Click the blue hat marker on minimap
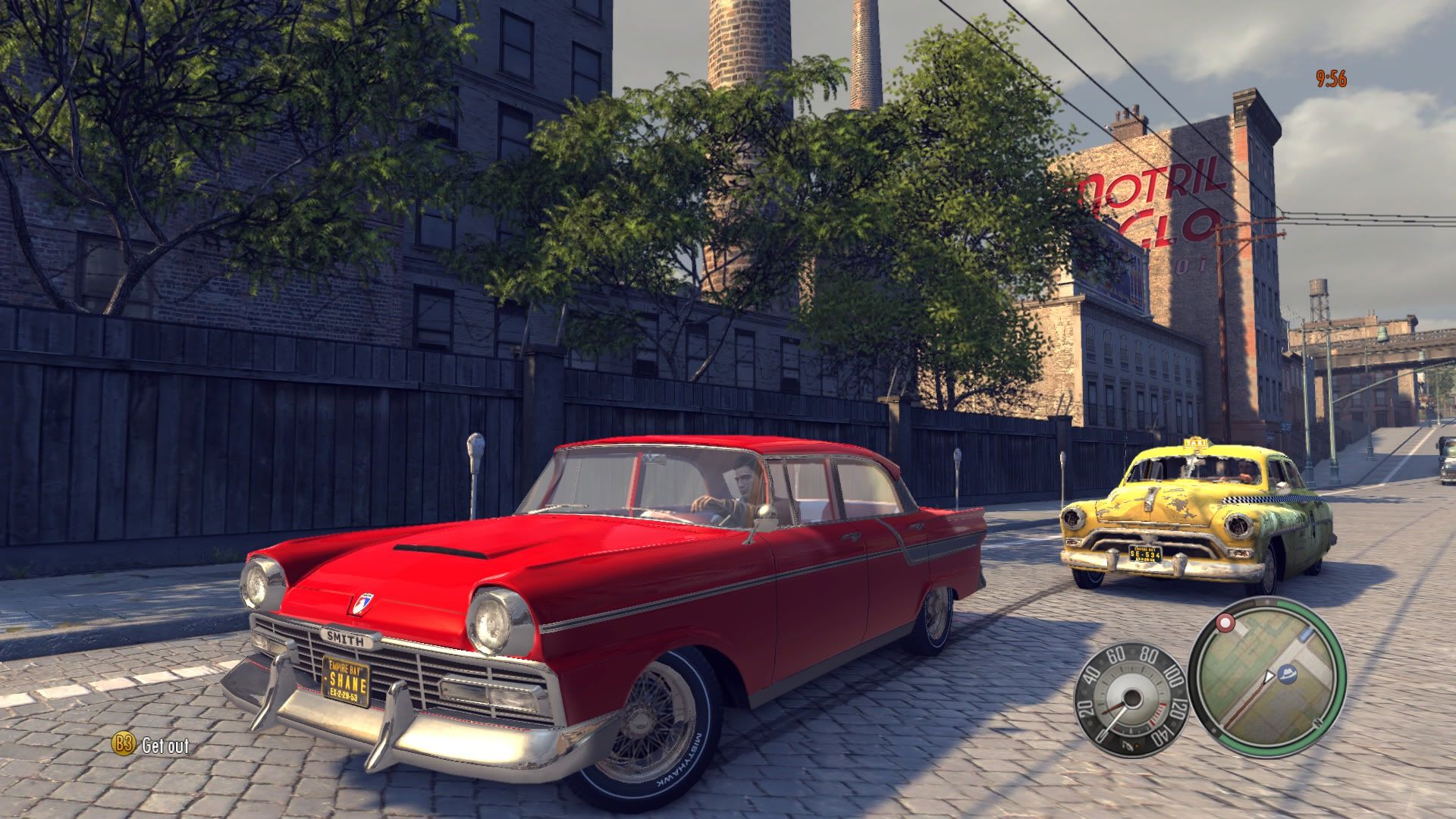The height and width of the screenshot is (819, 1456). click(1287, 673)
